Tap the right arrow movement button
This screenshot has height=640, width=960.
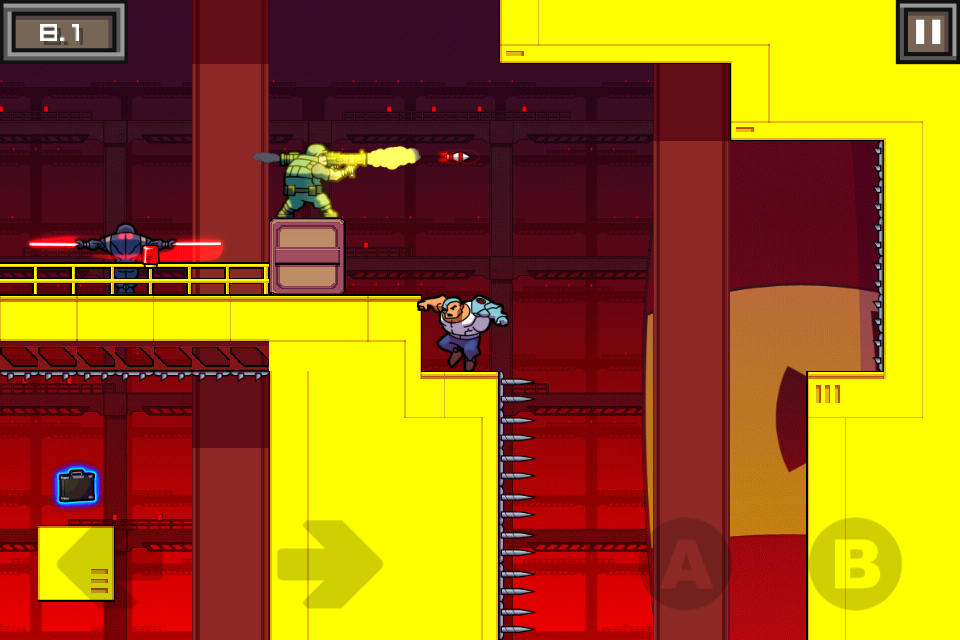coord(330,564)
